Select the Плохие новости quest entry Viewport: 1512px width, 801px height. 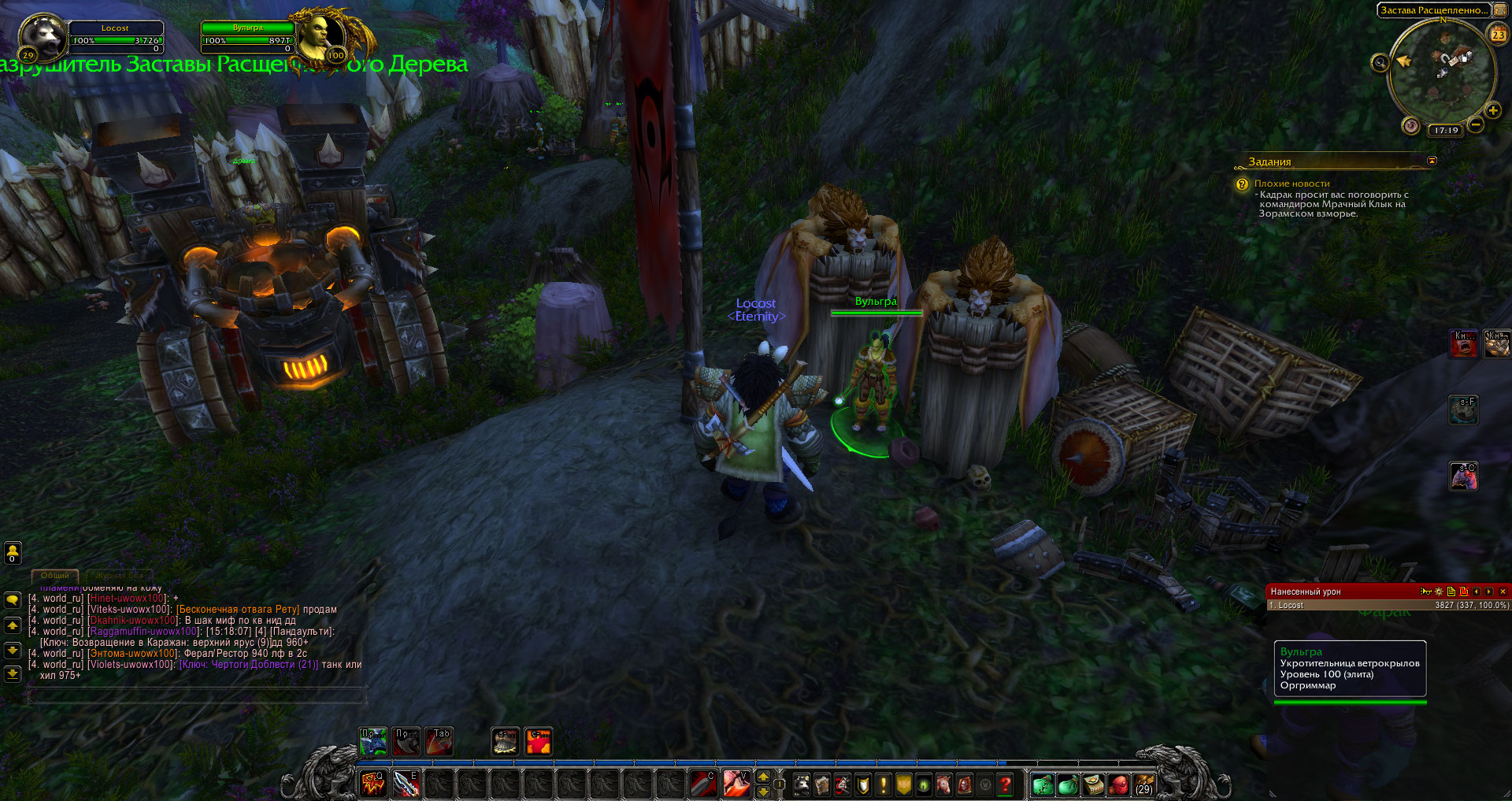[x=1291, y=184]
